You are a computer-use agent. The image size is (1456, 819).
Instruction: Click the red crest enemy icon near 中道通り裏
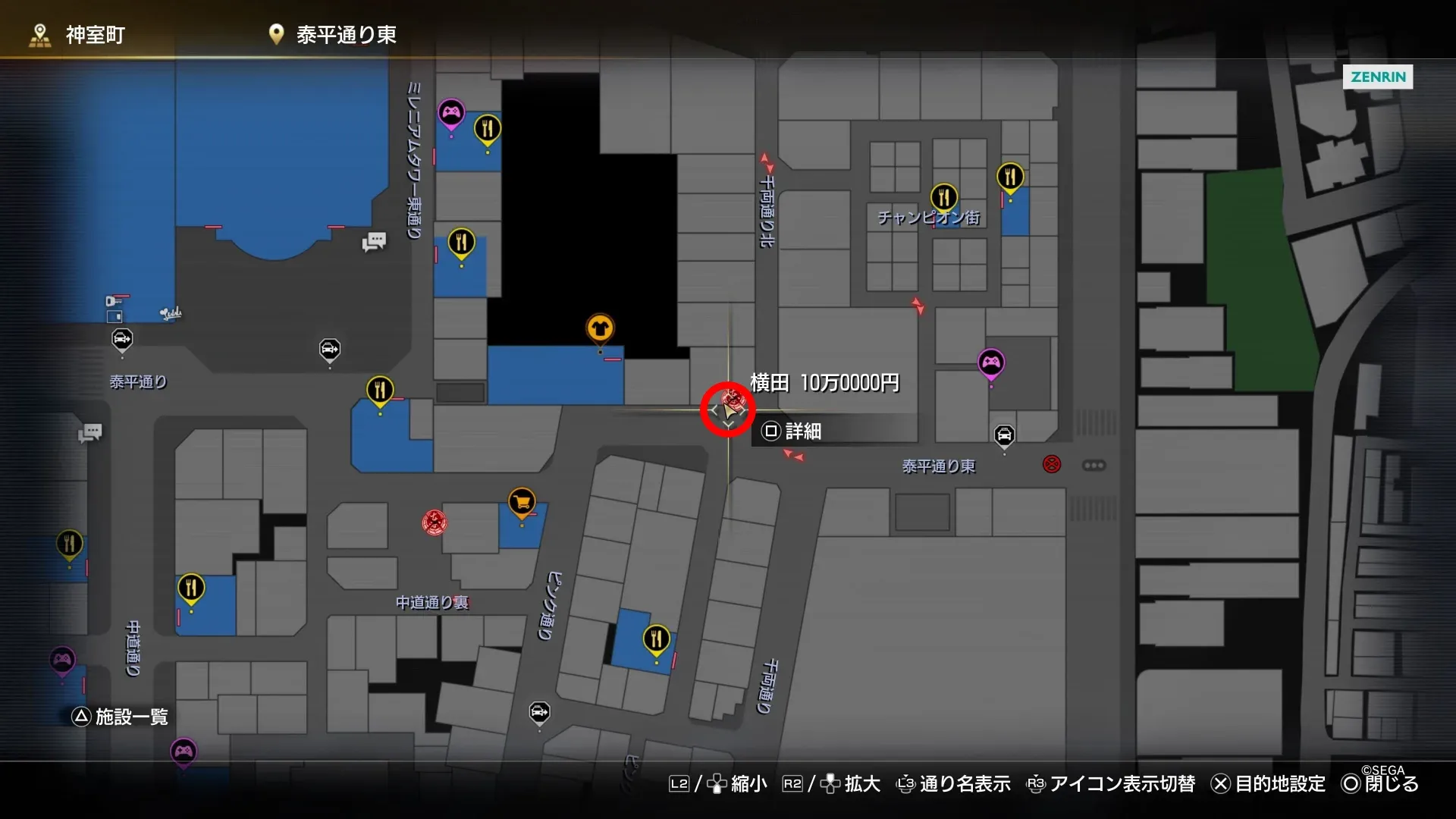point(433,522)
